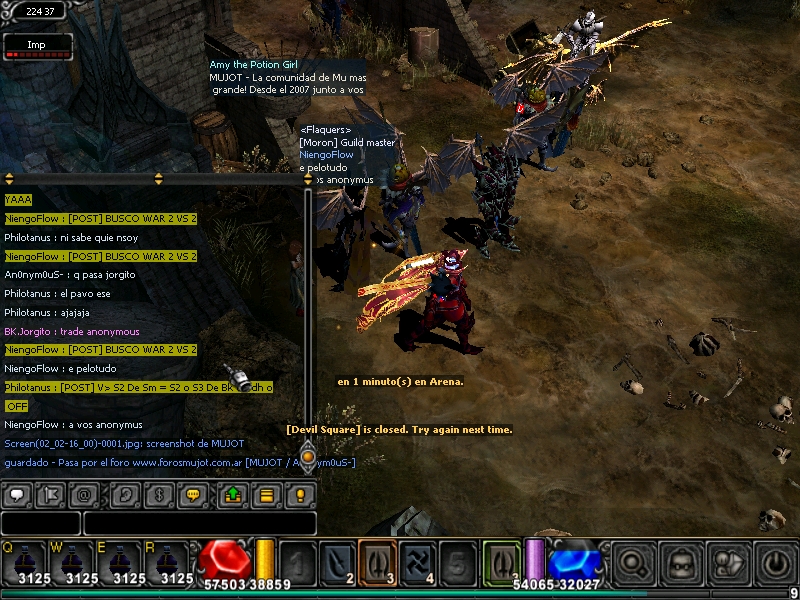Click the speech bubble chat mode button

tap(17, 495)
